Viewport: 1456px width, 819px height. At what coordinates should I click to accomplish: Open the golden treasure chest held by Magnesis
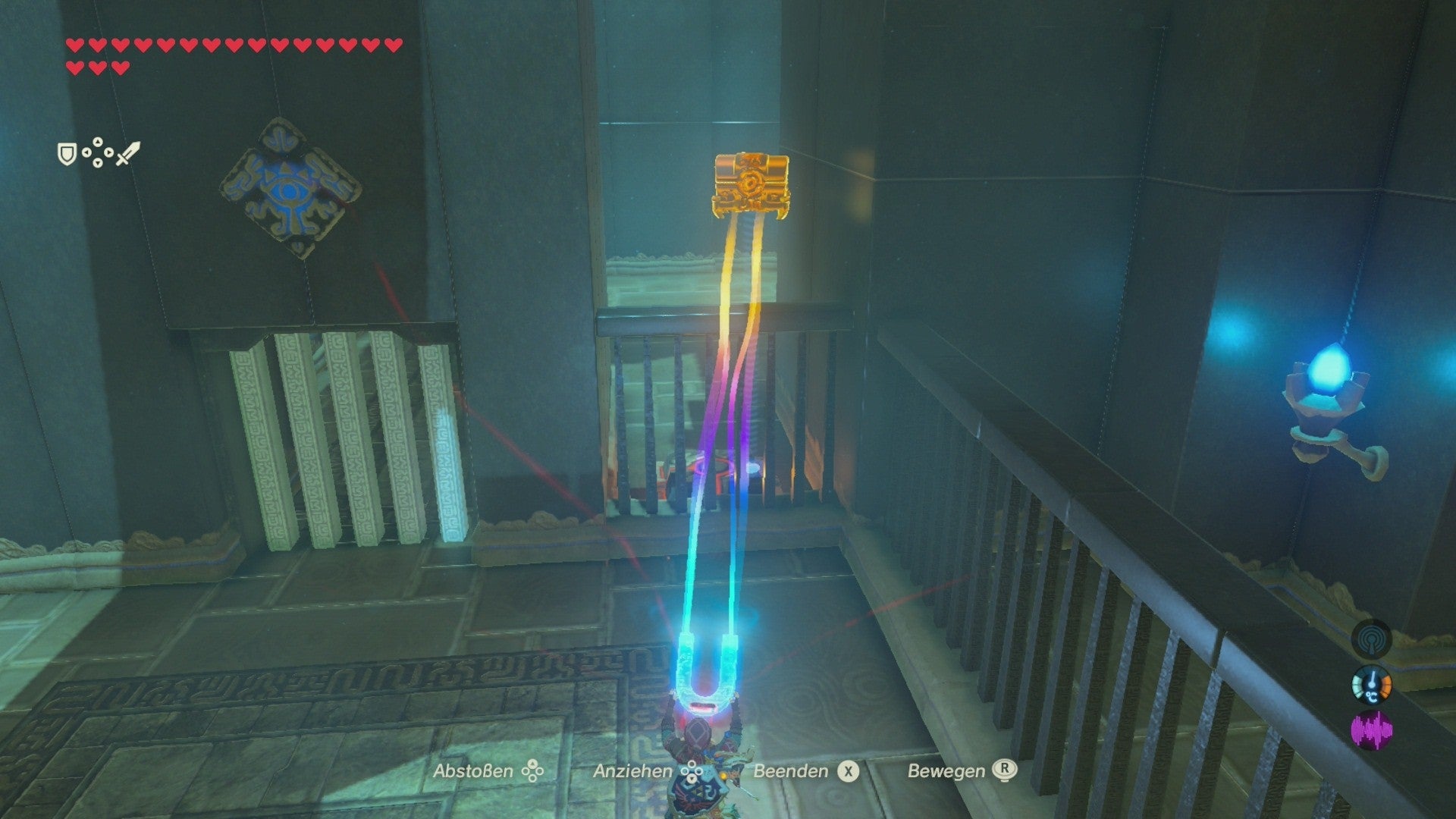pyautogui.click(x=751, y=184)
